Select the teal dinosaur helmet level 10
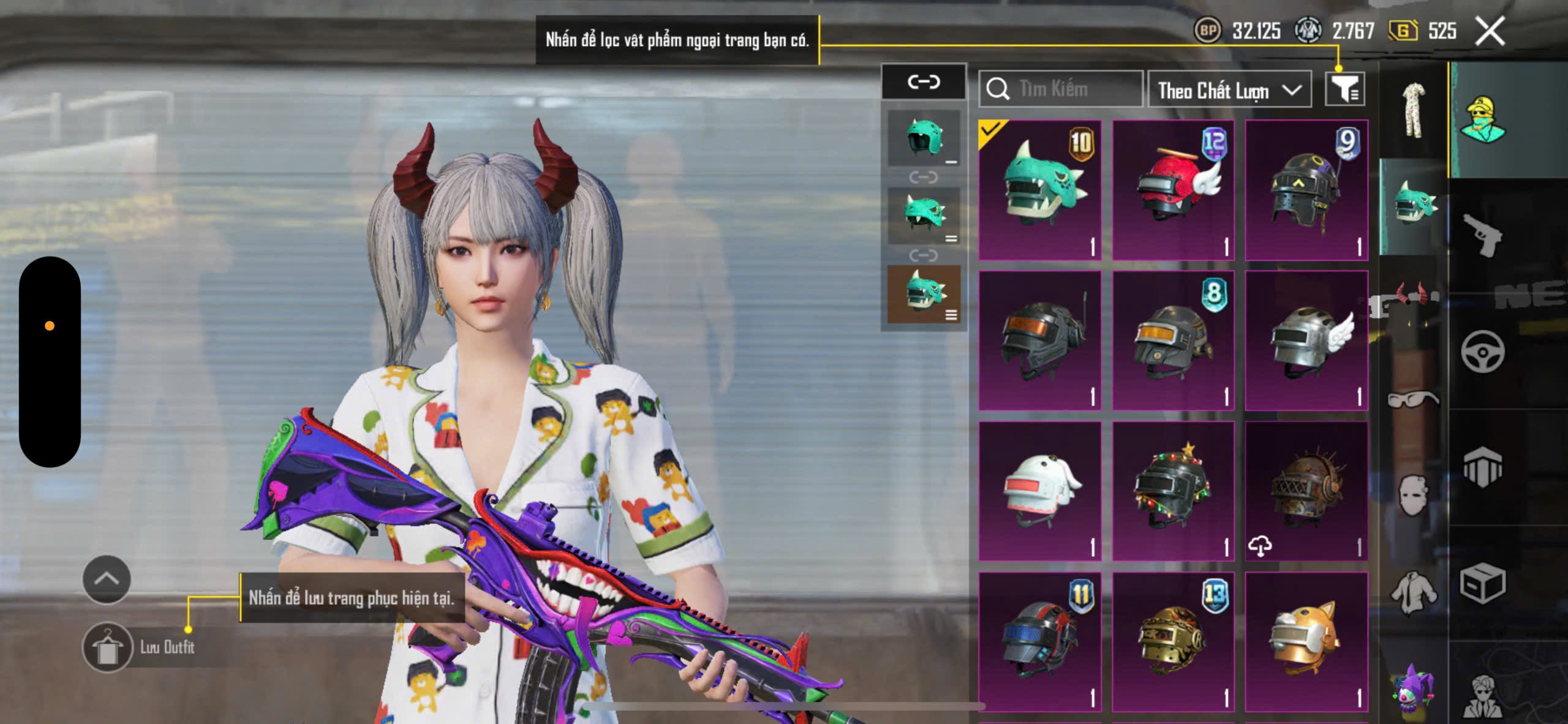The image size is (1568, 724). [x=1039, y=190]
